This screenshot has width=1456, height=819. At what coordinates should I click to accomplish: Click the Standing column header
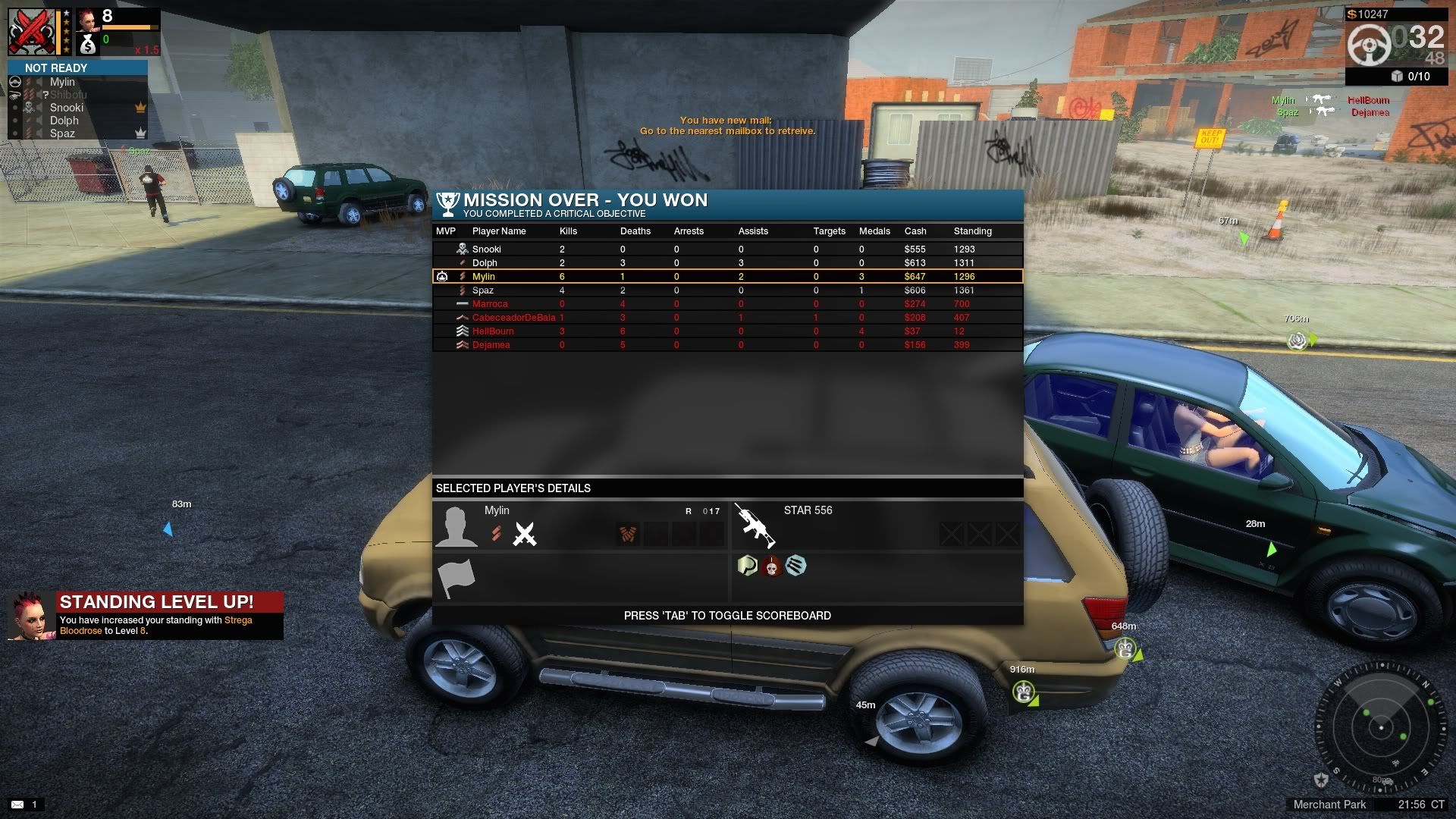(972, 231)
